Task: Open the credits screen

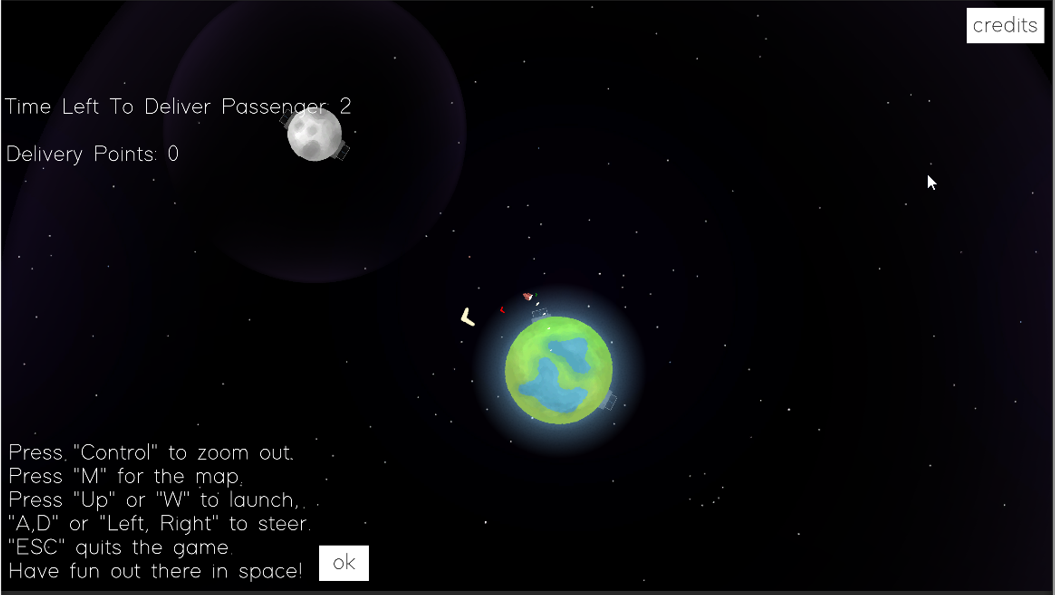Action: point(1004,25)
